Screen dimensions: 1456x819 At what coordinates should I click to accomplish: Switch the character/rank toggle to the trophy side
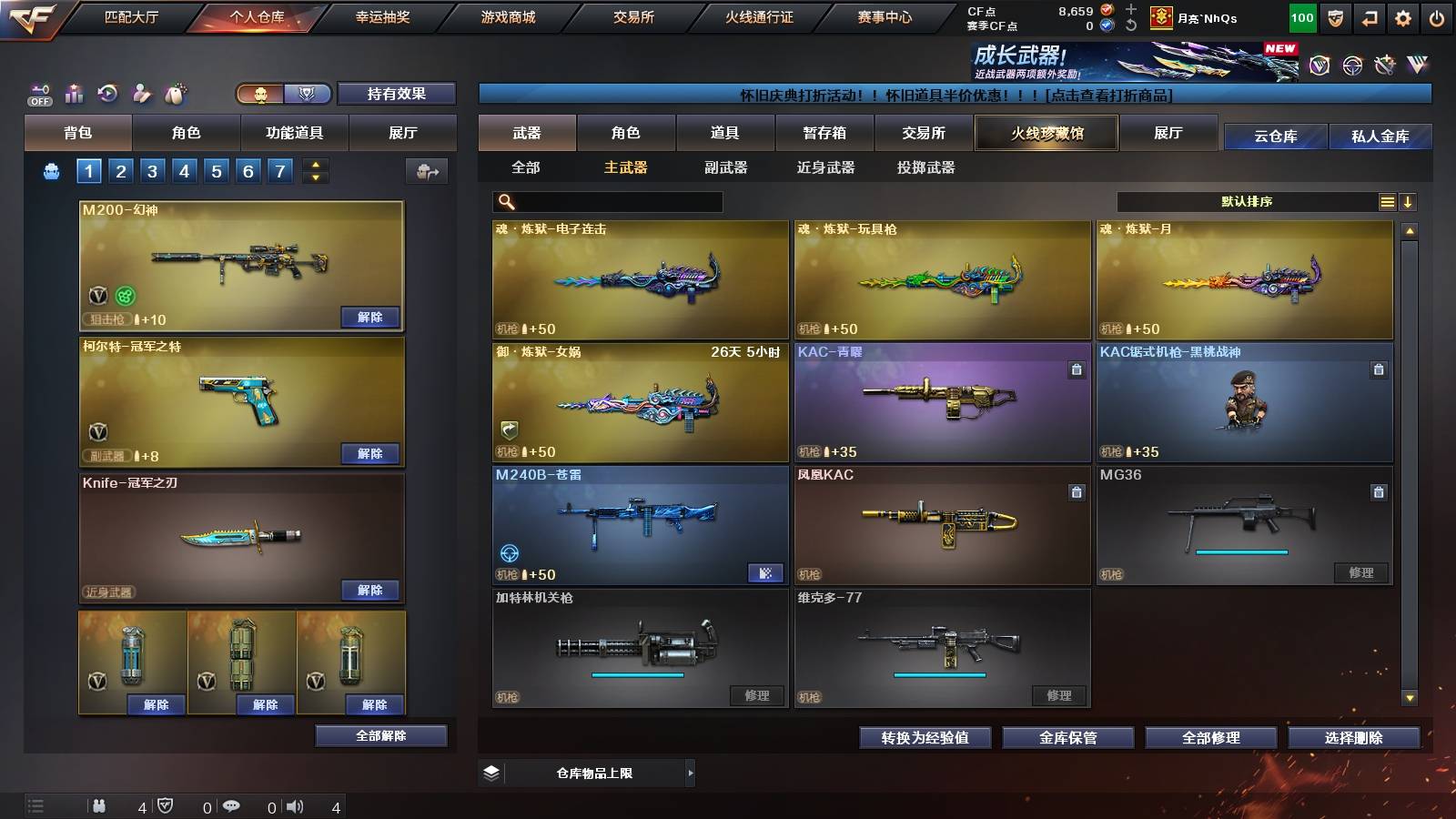point(308,94)
